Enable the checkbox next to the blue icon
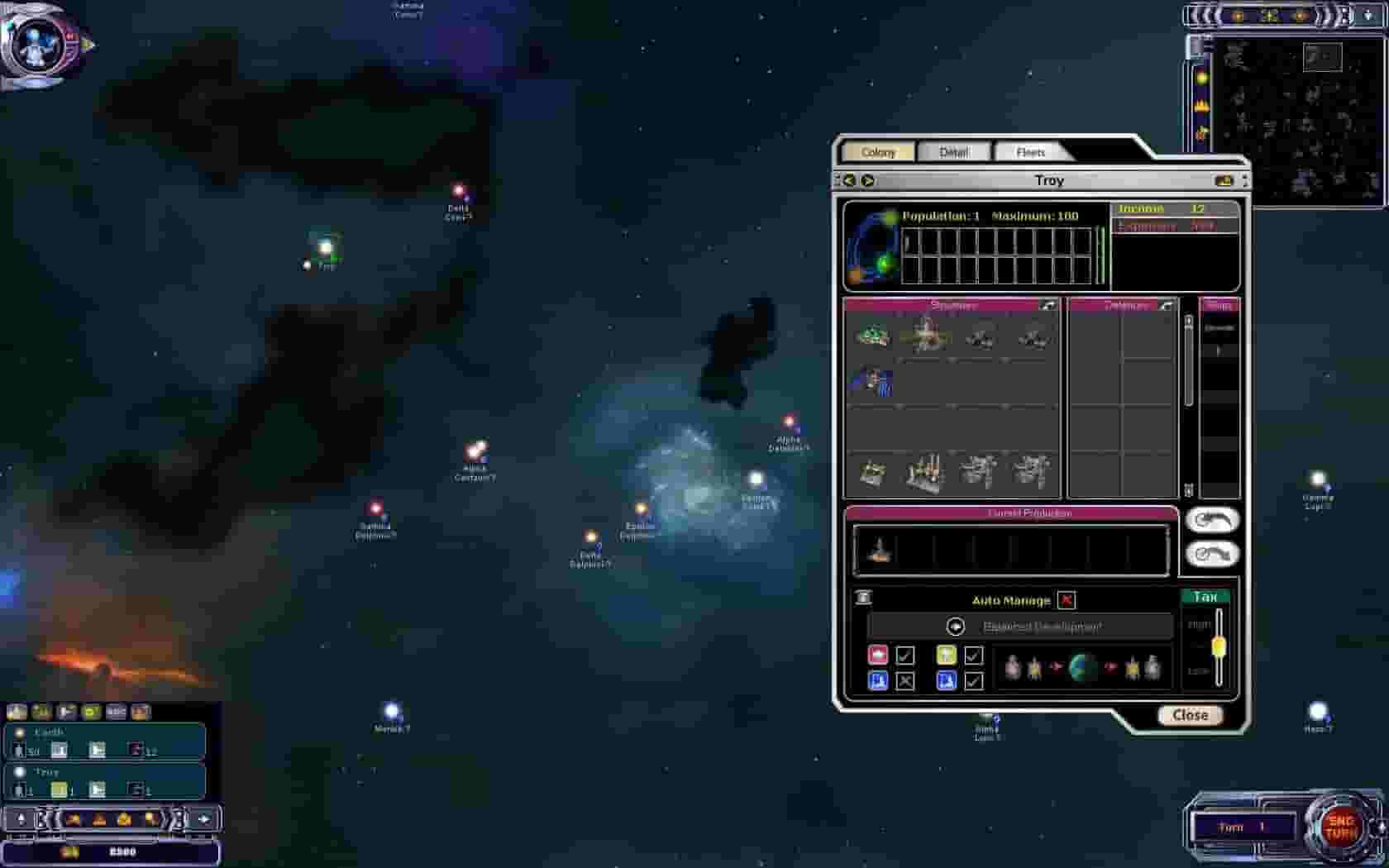 (907, 681)
